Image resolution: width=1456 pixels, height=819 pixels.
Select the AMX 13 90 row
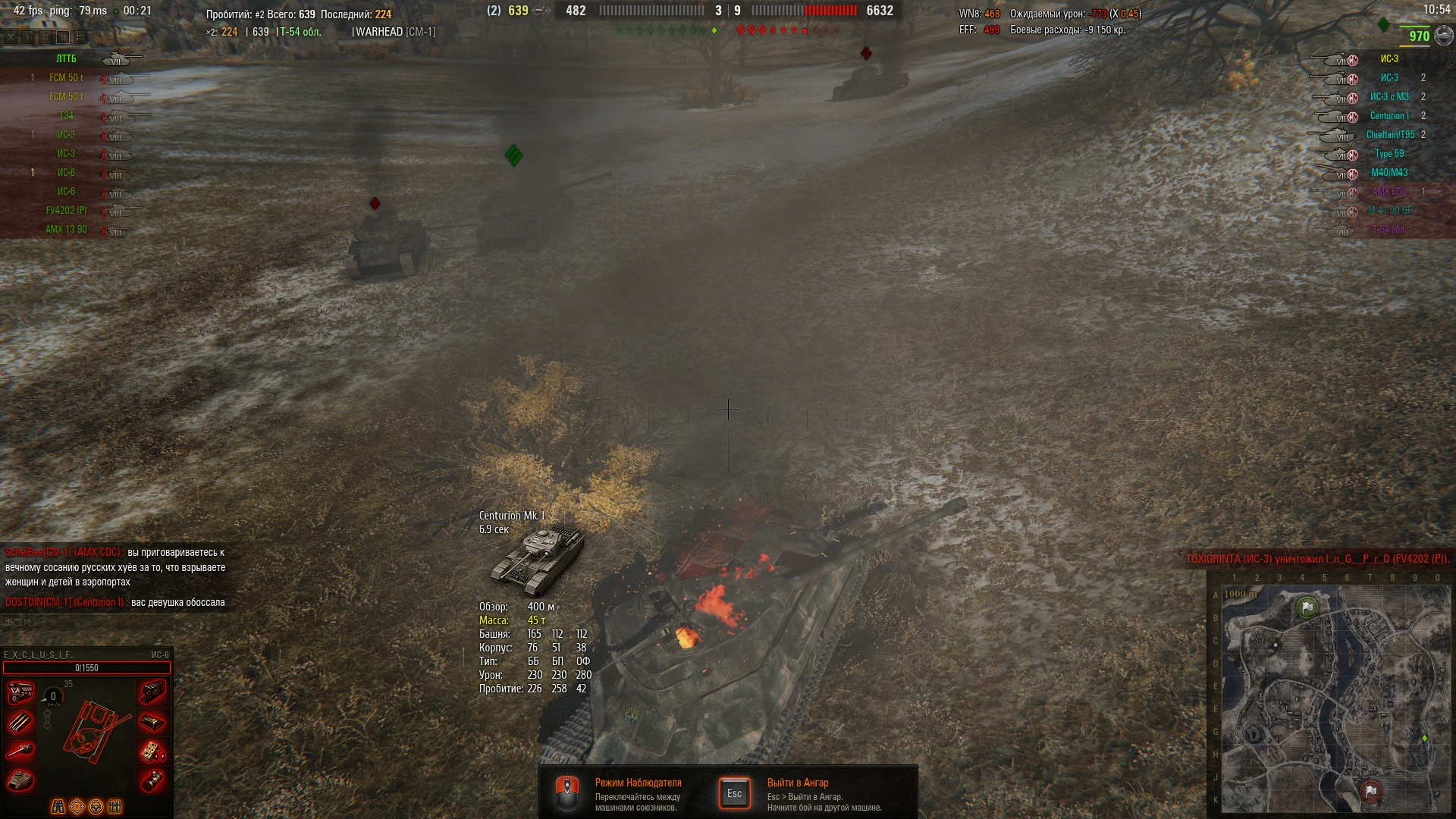point(67,230)
